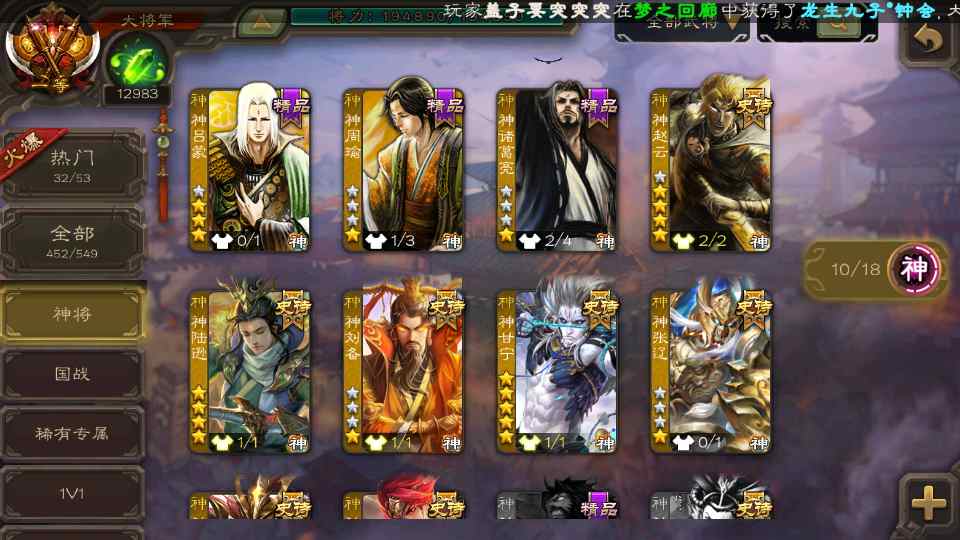Switch to the 全部 (All) generals tab

tap(72, 241)
